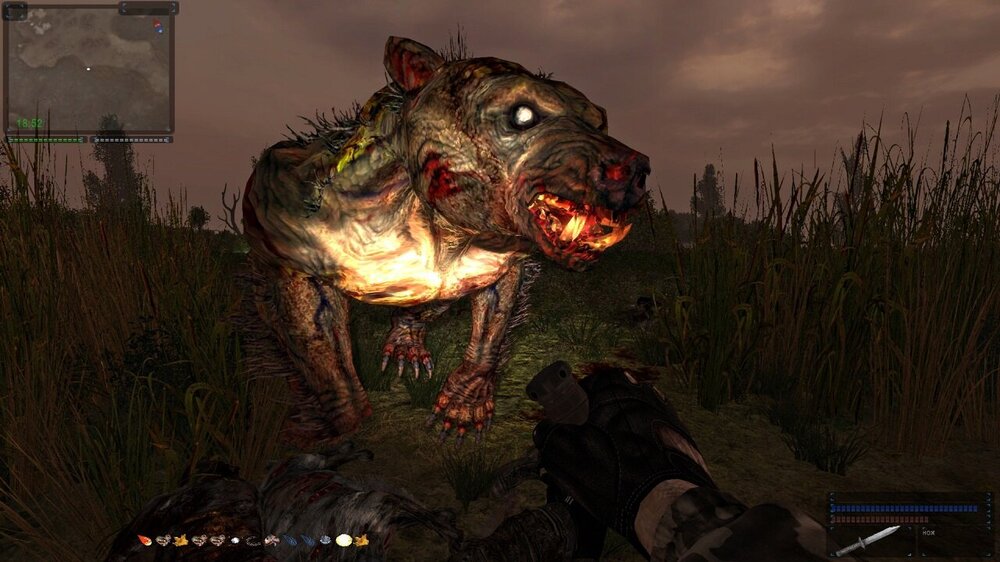The height and width of the screenshot is (562, 1000).
Task: Pick the dark ring-shaped artifact
Action: [252, 541]
